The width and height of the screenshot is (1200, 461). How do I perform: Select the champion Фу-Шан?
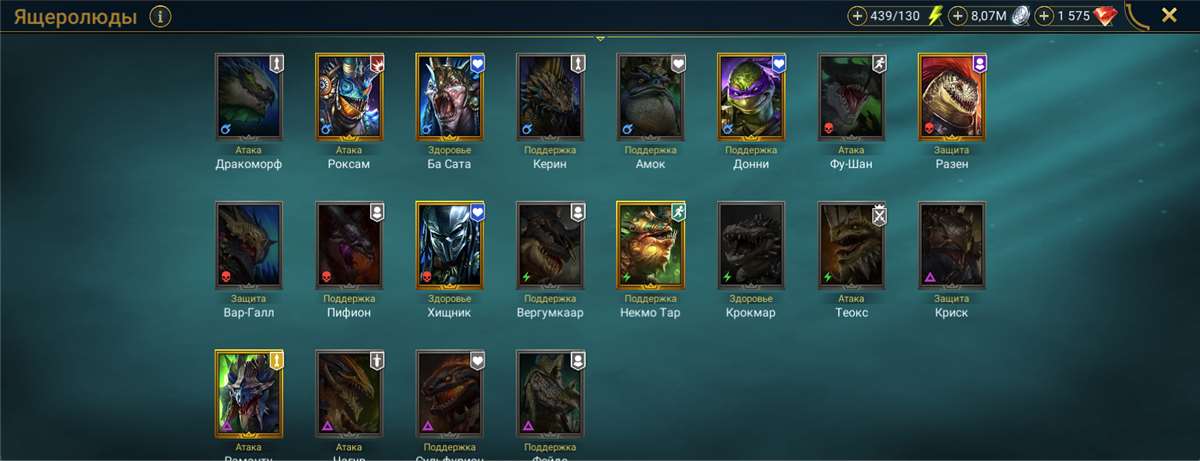coord(851,97)
